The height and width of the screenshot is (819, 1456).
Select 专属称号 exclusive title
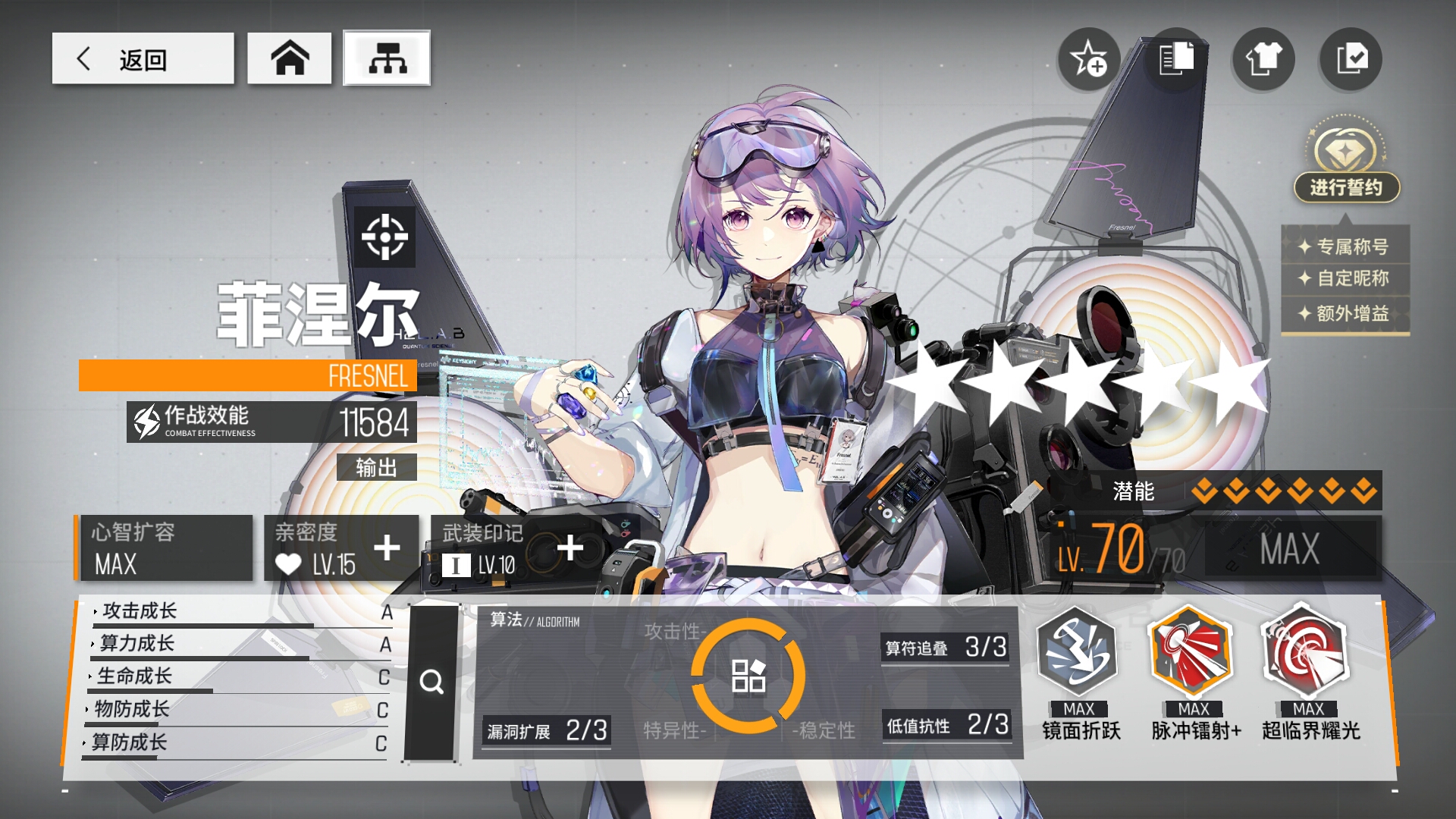pyautogui.click(x=1345, y=246)
